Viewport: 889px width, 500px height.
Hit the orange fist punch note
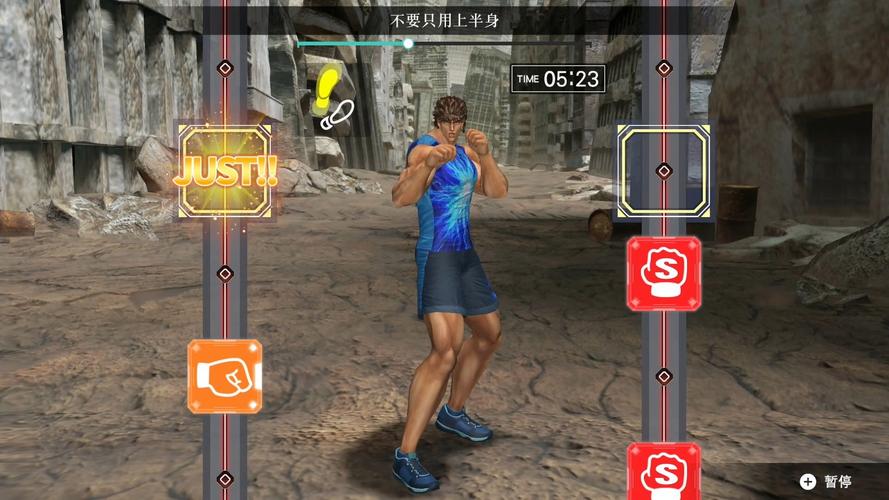click(x=225, y=376)
